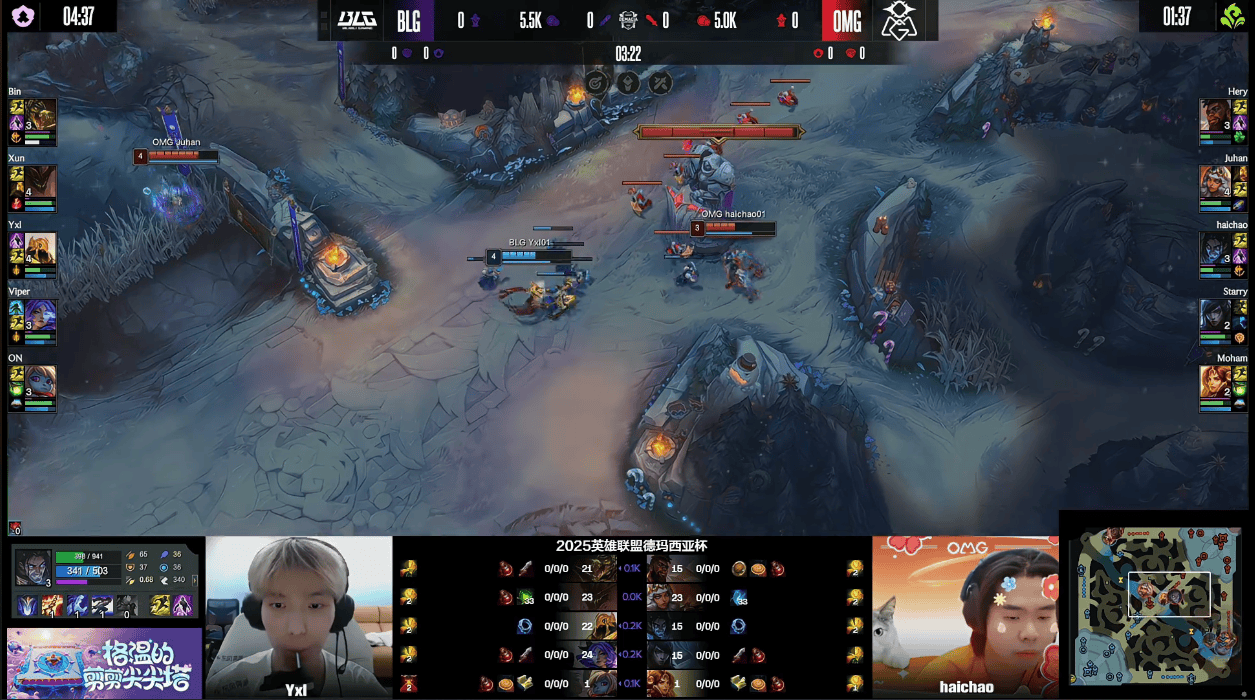Open the purple event banner below the stats
This screenshot has width=1255, height=700.
point(105,663)
